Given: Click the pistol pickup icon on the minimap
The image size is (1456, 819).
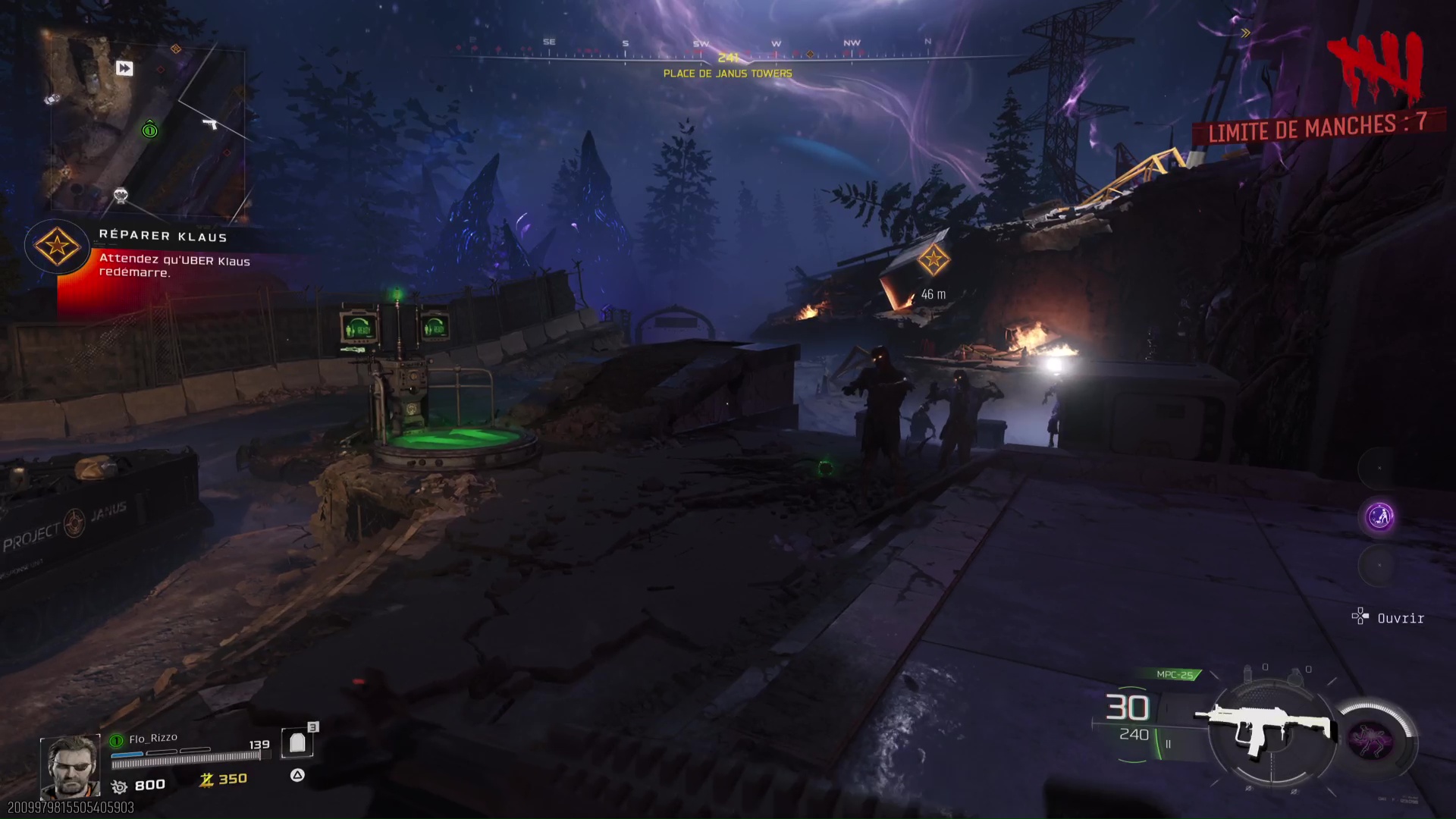Looking at the screenshot, I should click(210, 124).
